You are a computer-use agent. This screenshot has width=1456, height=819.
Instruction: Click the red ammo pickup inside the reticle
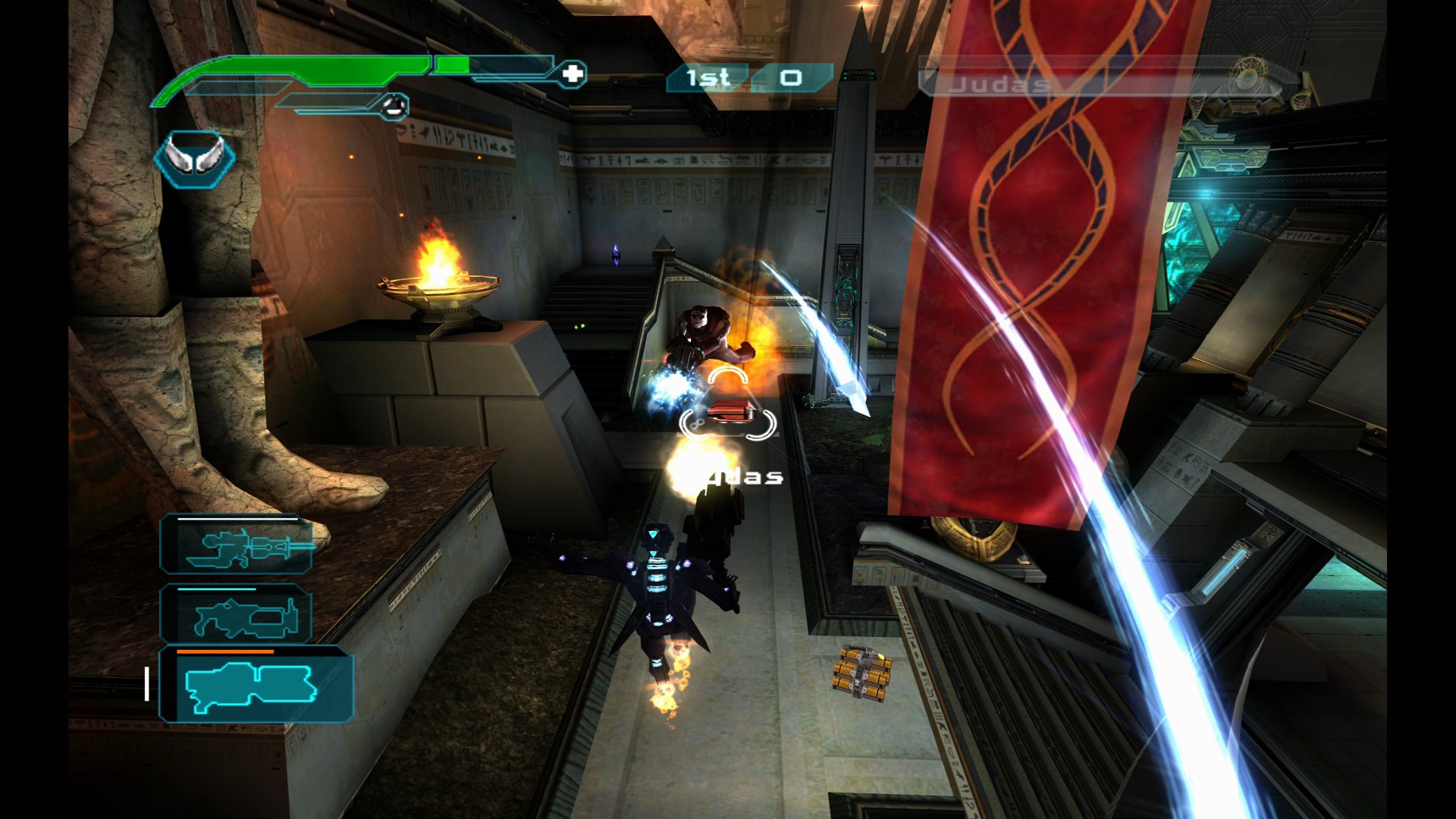[730, 413]
